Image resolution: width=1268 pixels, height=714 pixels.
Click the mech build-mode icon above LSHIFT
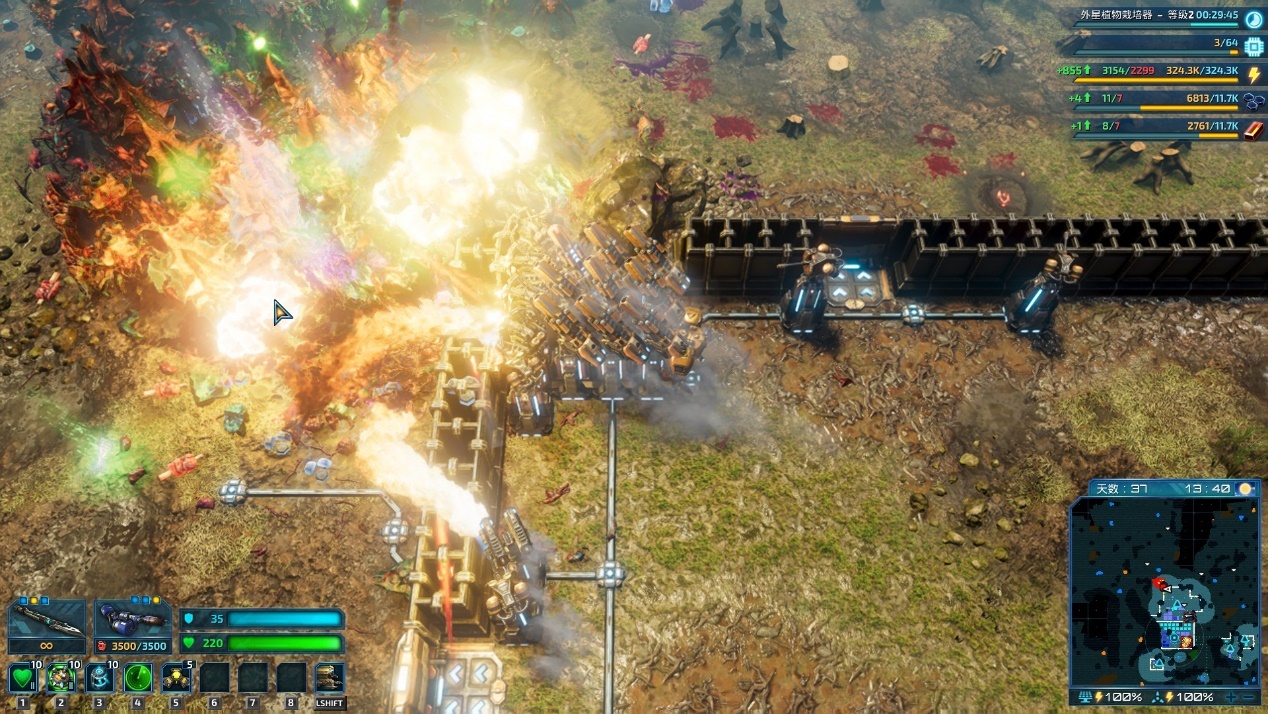pyautogui.click(x=329, y=677)
